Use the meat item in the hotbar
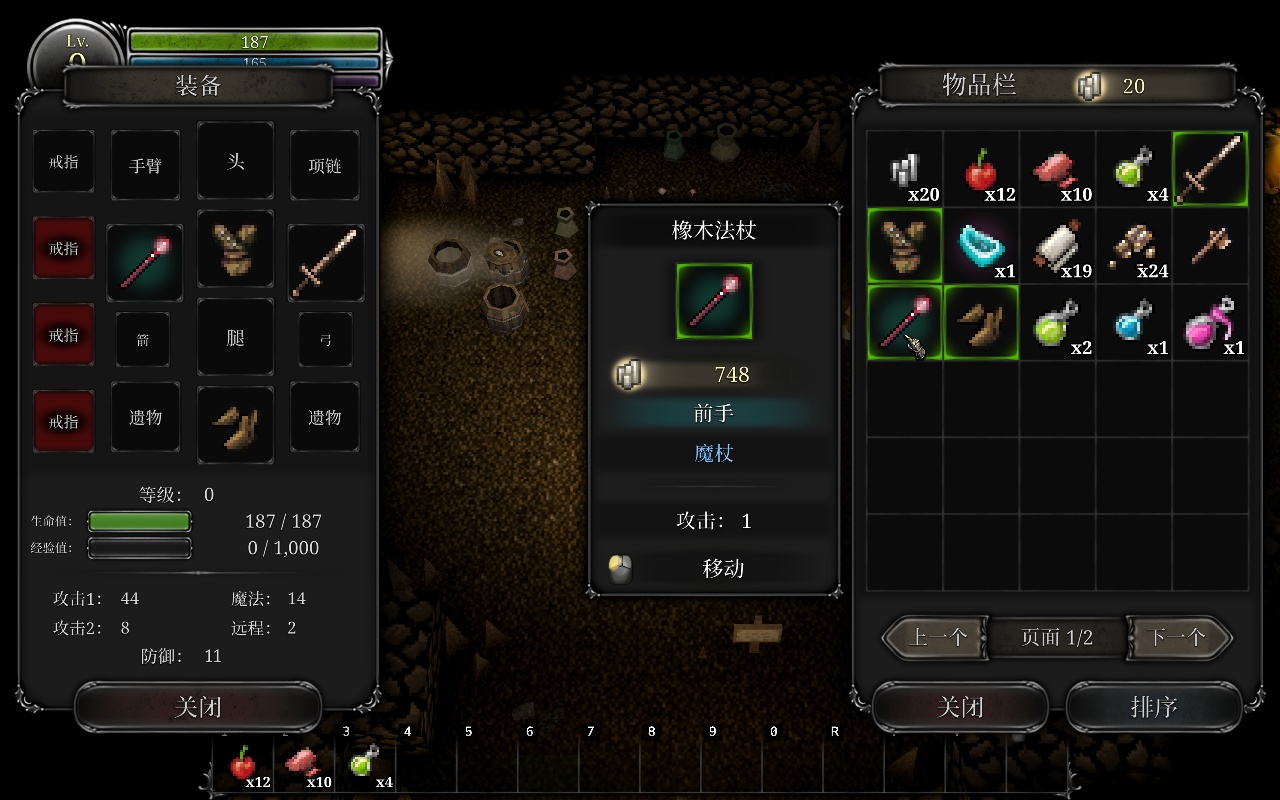1280x800 pixels. (303, 767)
